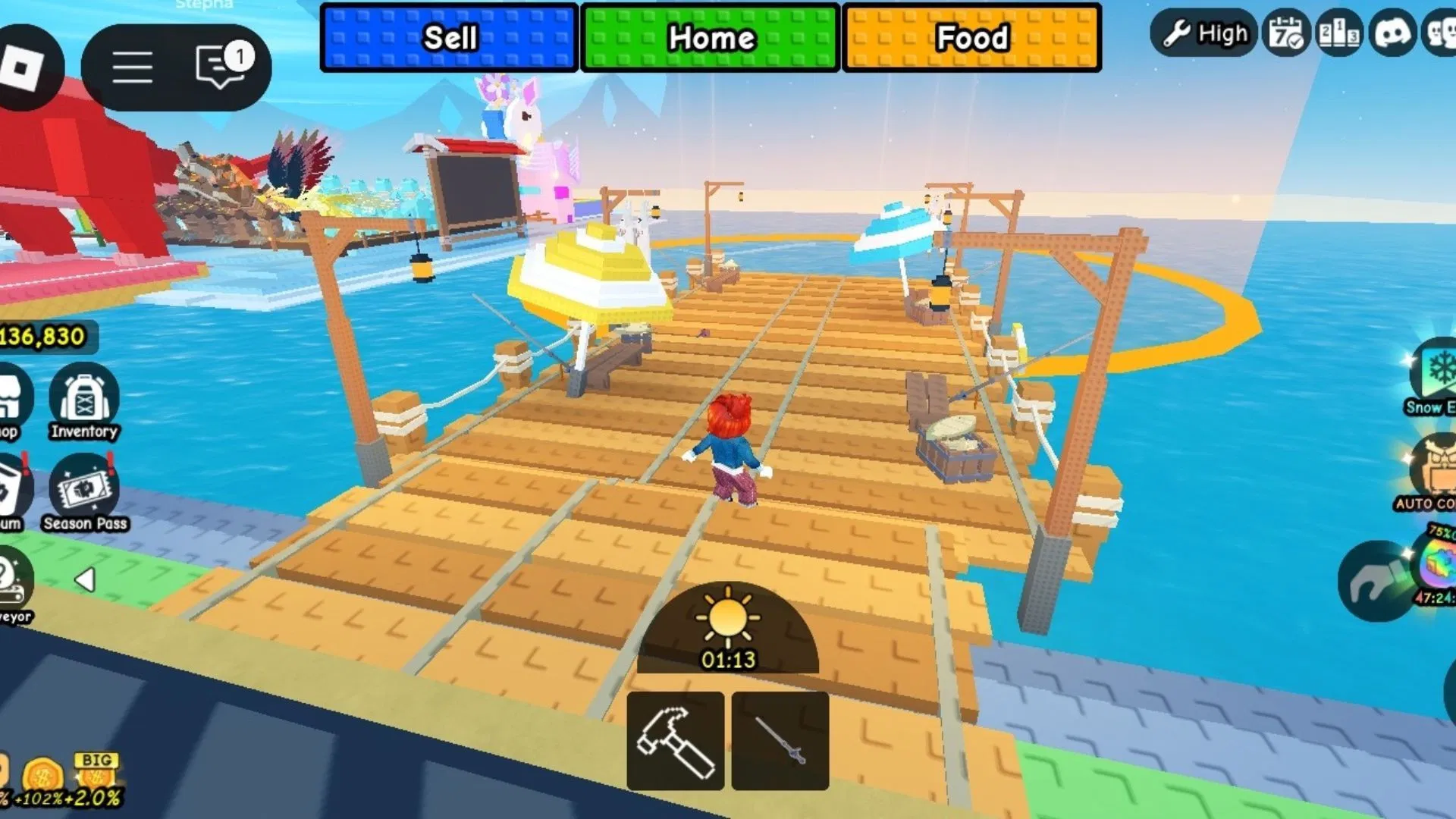Open the Roblox logo menu
Viewport: 1456px width, 819px height.
23,67
